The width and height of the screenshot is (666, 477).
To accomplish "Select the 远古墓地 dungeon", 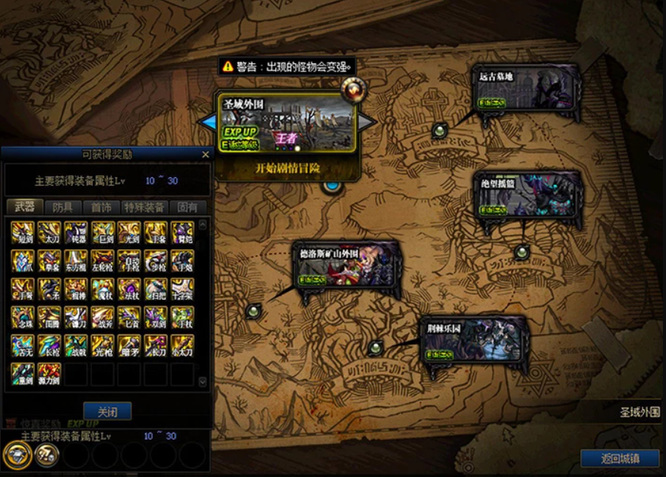I will (526, 90).
